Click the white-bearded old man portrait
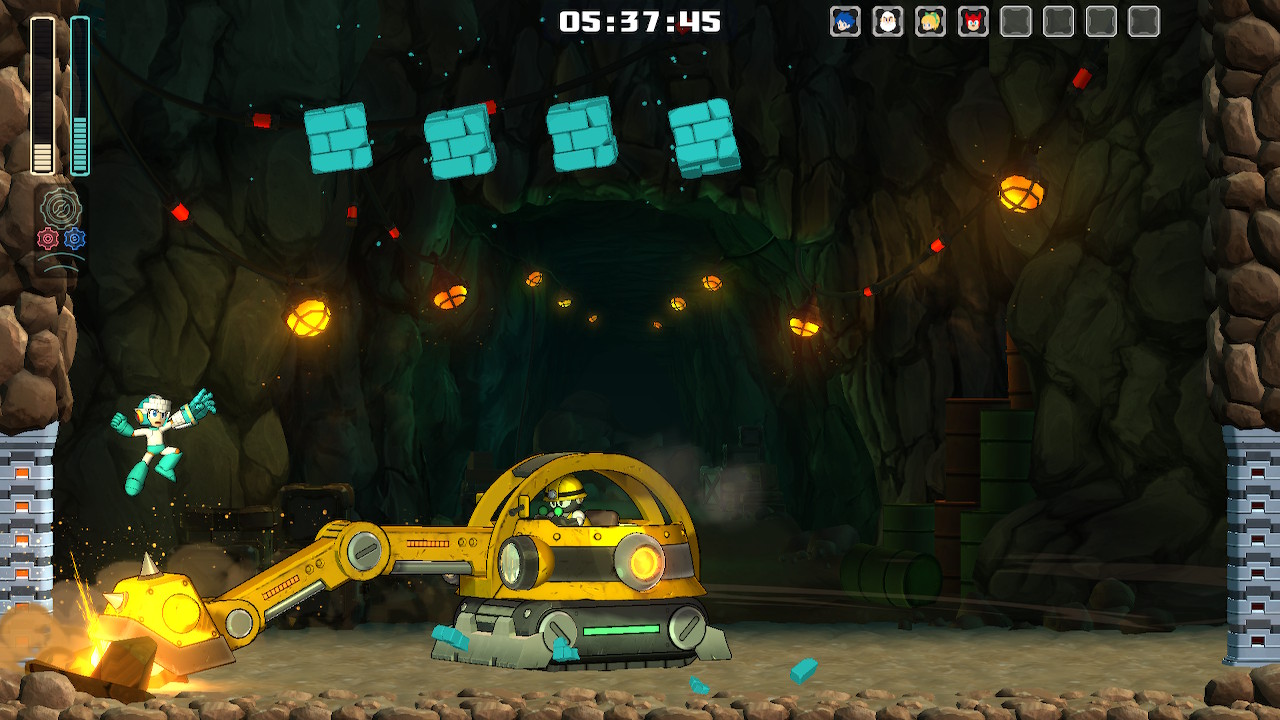The image size is (1280, 720). pyautogui.click(x=887, y=21)
